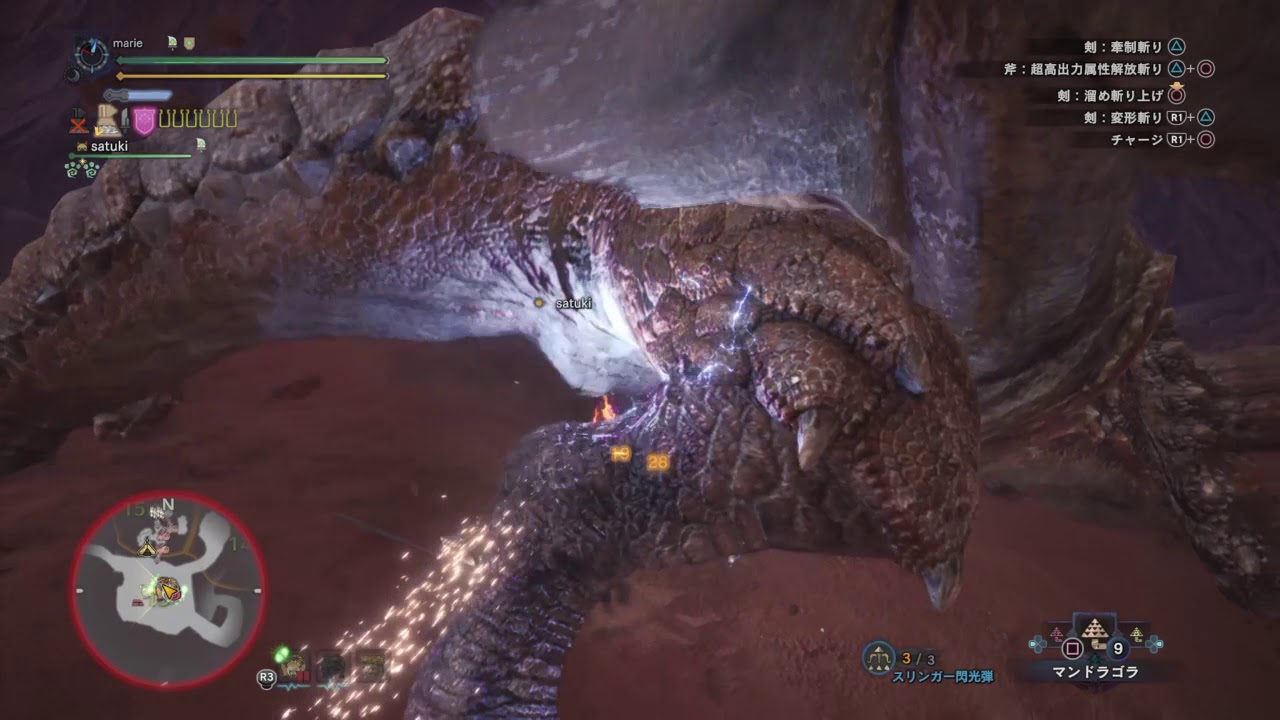
Task: Click the power gauntlet charge blade icon
Action: [x=108, y=121]
